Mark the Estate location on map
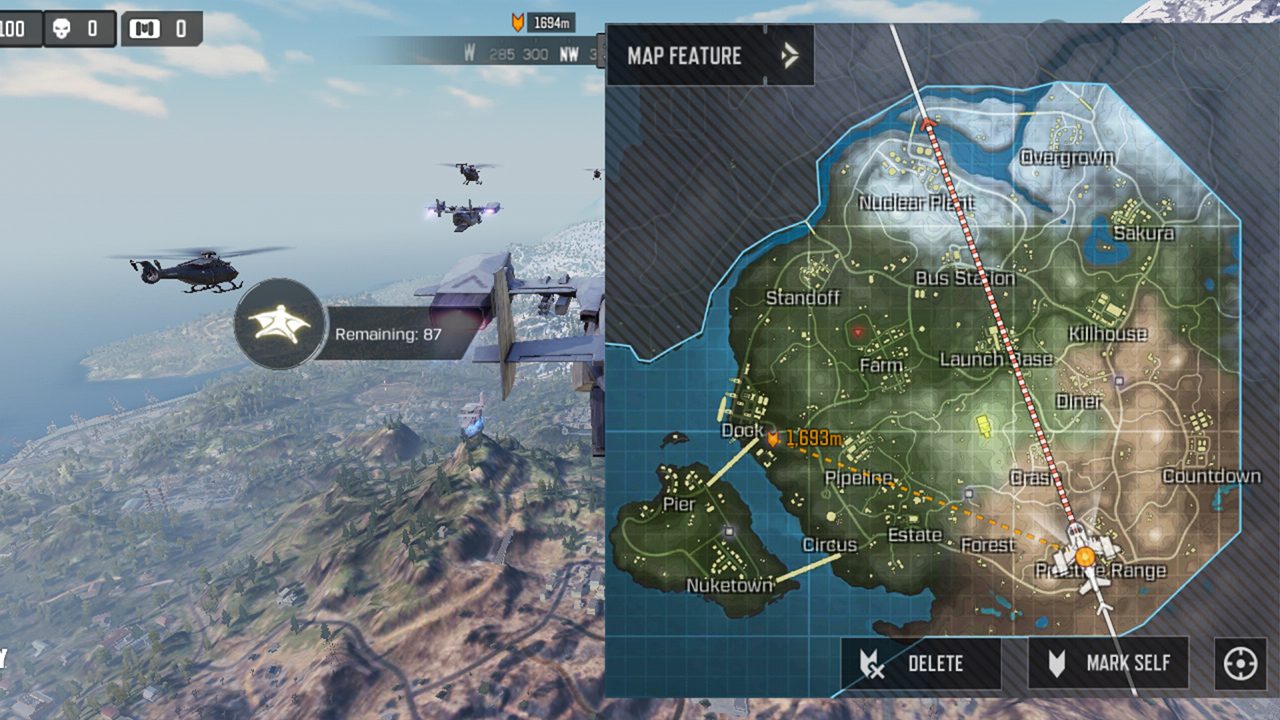 915,535
